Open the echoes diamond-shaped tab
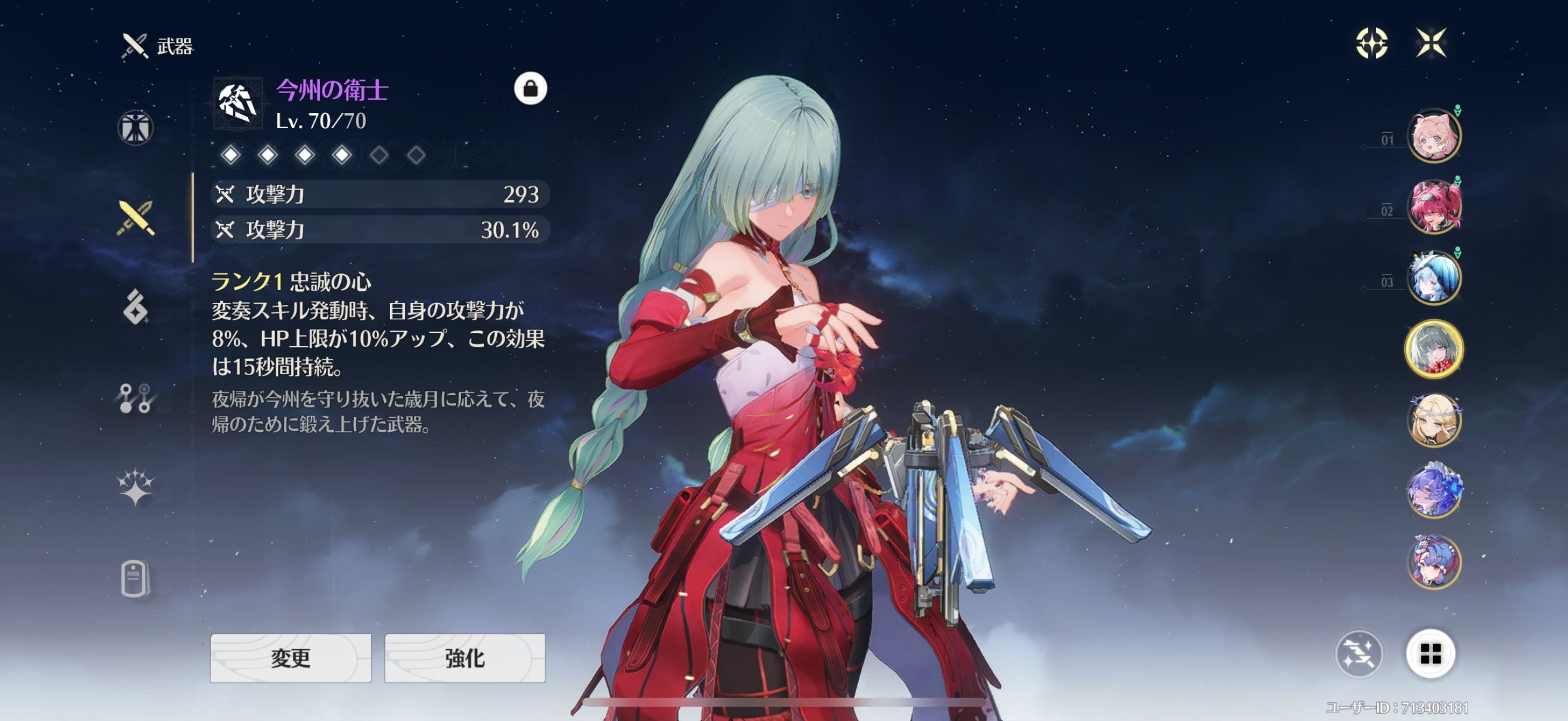This screenshot has width=1568, height=721. point(135,307)
